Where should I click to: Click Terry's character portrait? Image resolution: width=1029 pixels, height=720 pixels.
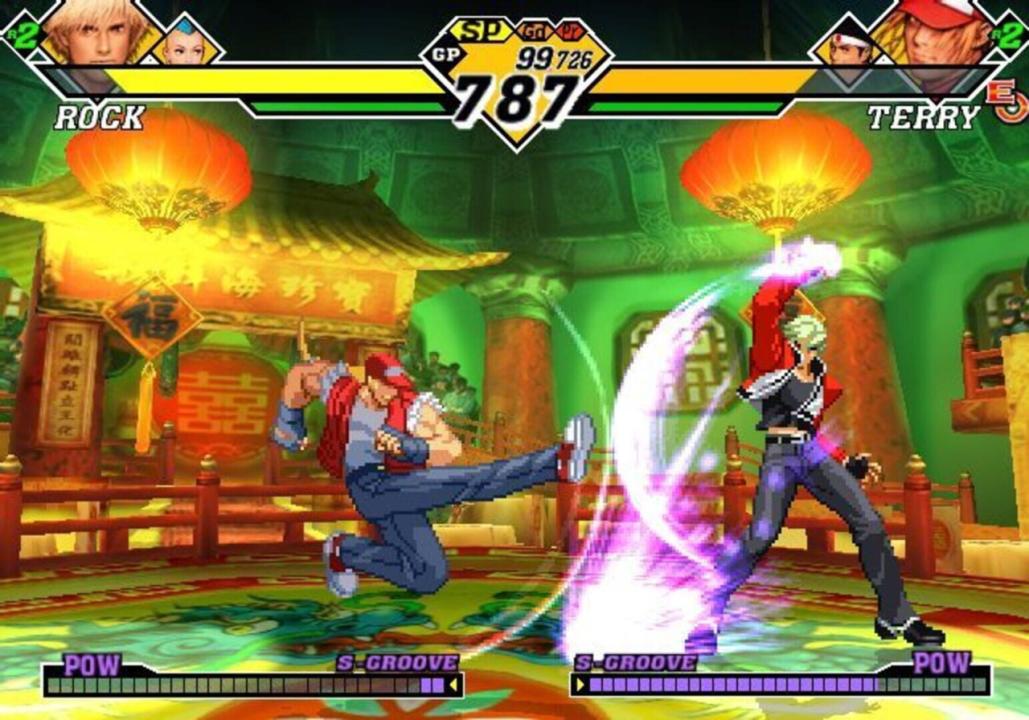930,34
